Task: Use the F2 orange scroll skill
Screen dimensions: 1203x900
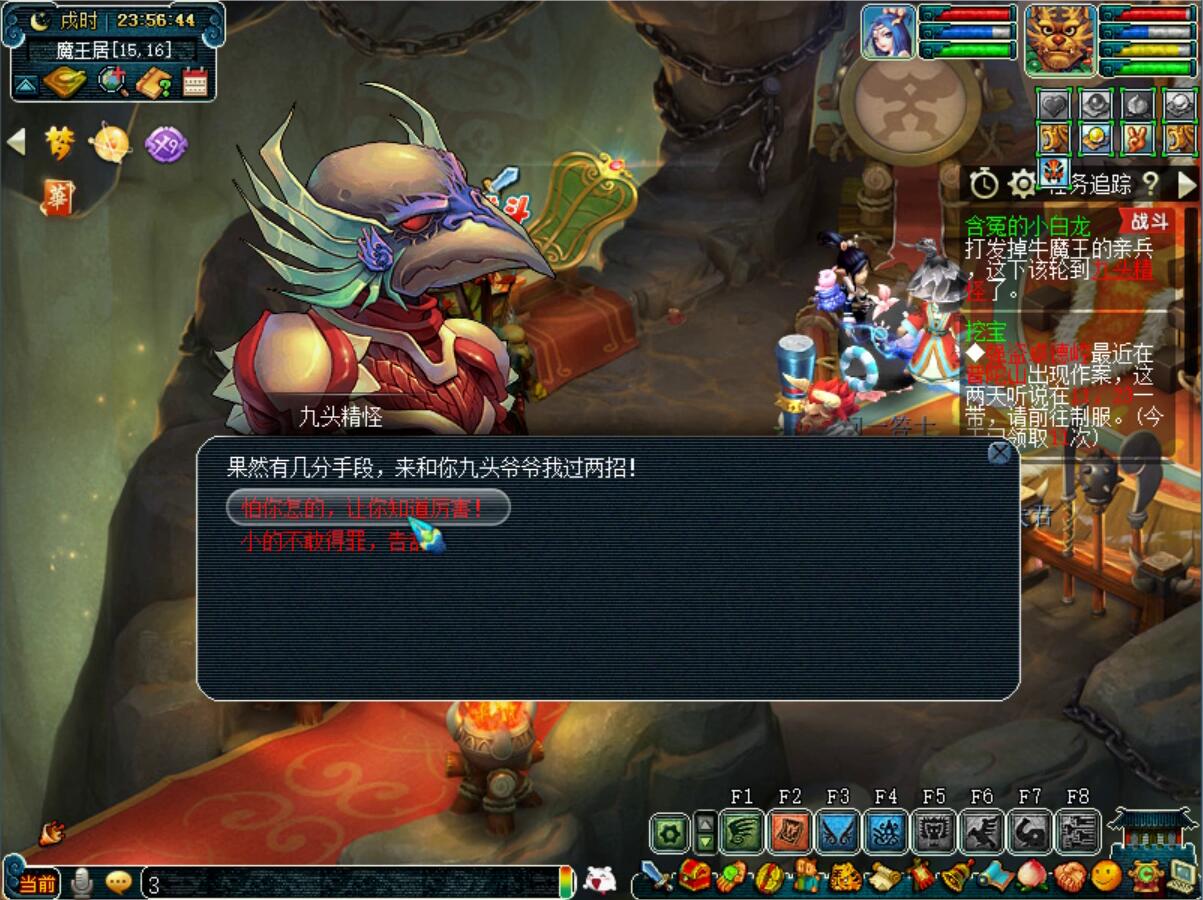Action: click(x=790, y=831)
